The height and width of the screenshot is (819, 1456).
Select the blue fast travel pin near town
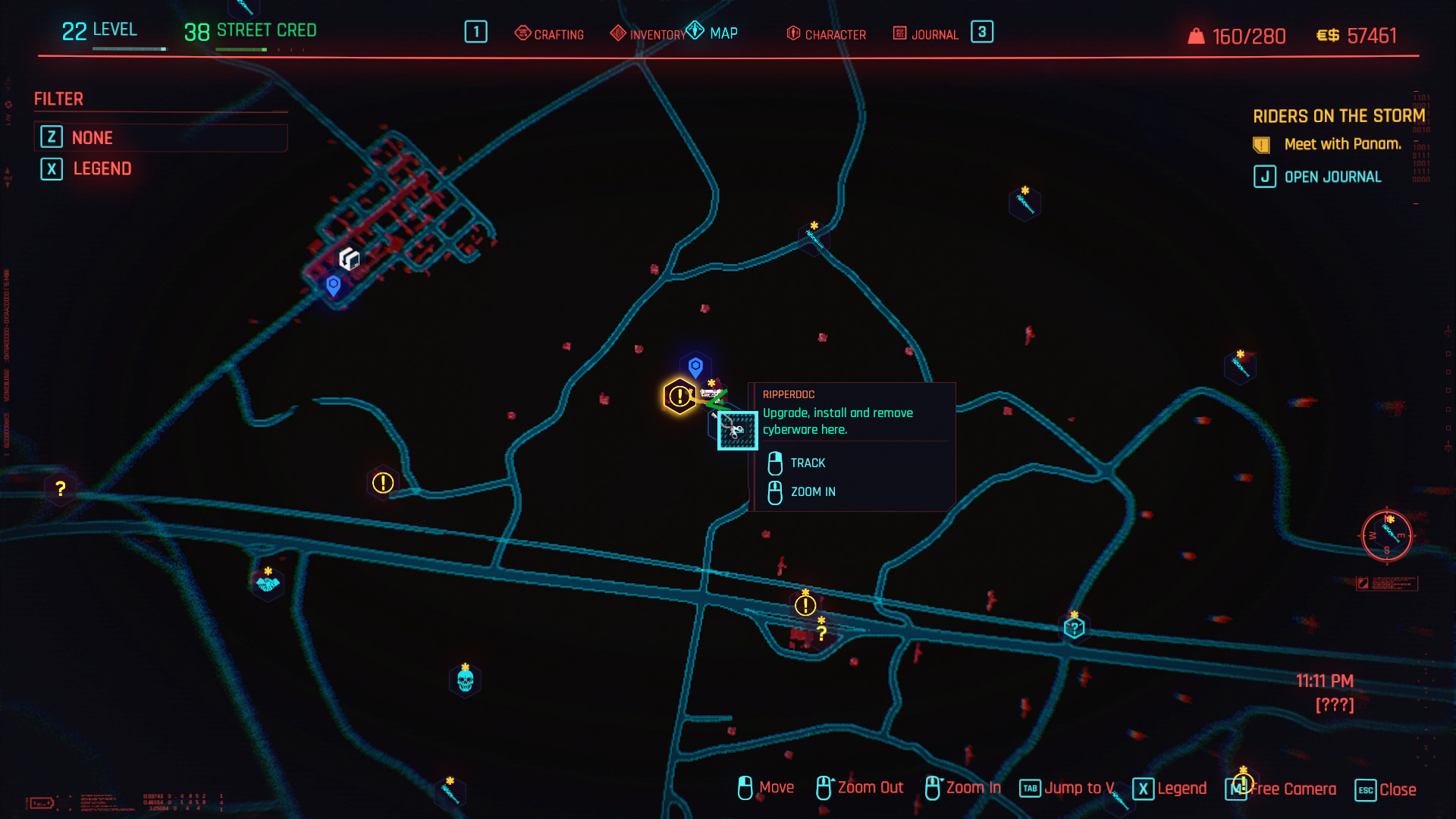click(x=333, y=285)
